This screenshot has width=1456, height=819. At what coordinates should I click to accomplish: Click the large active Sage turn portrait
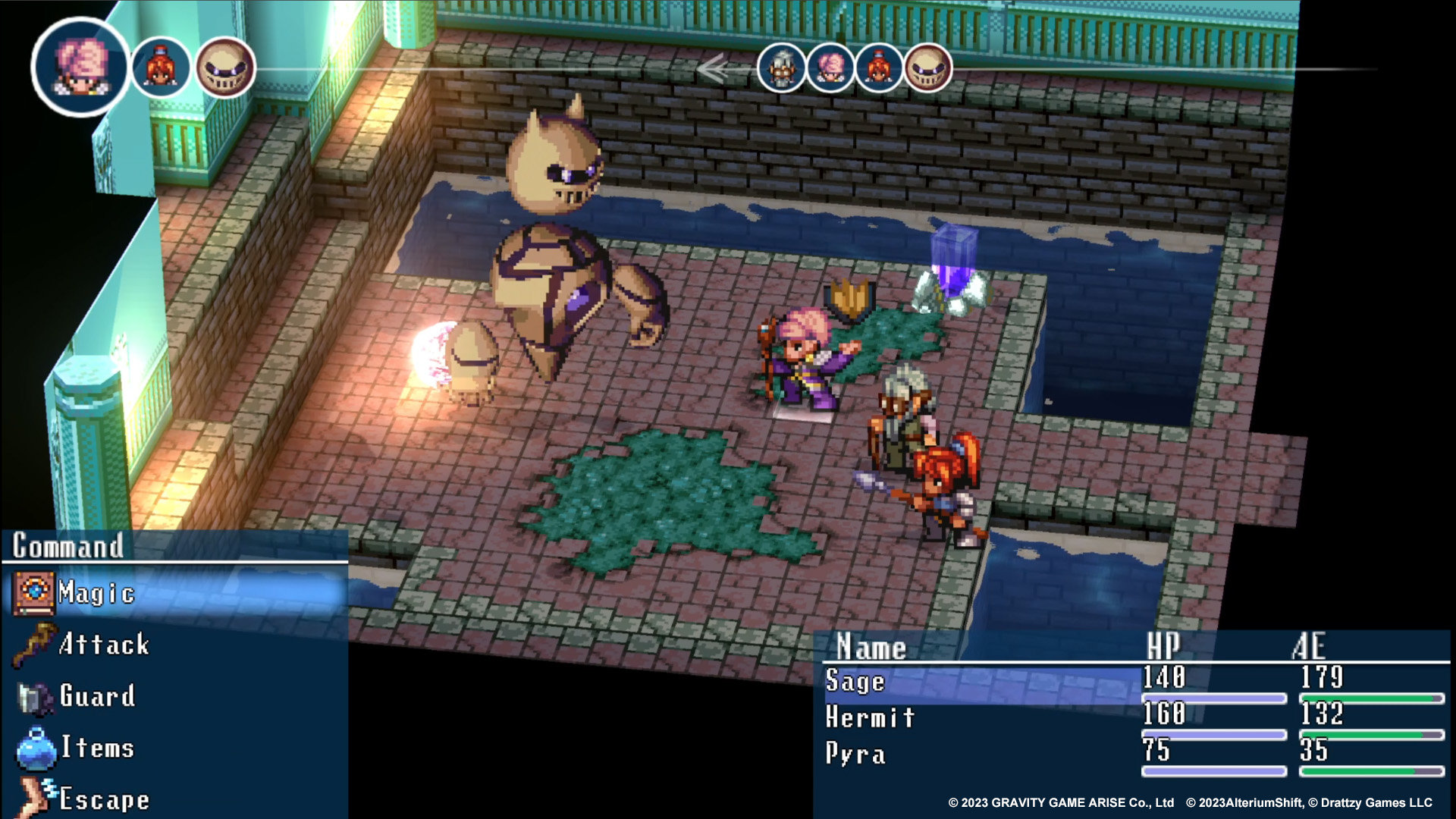point(81,67)
